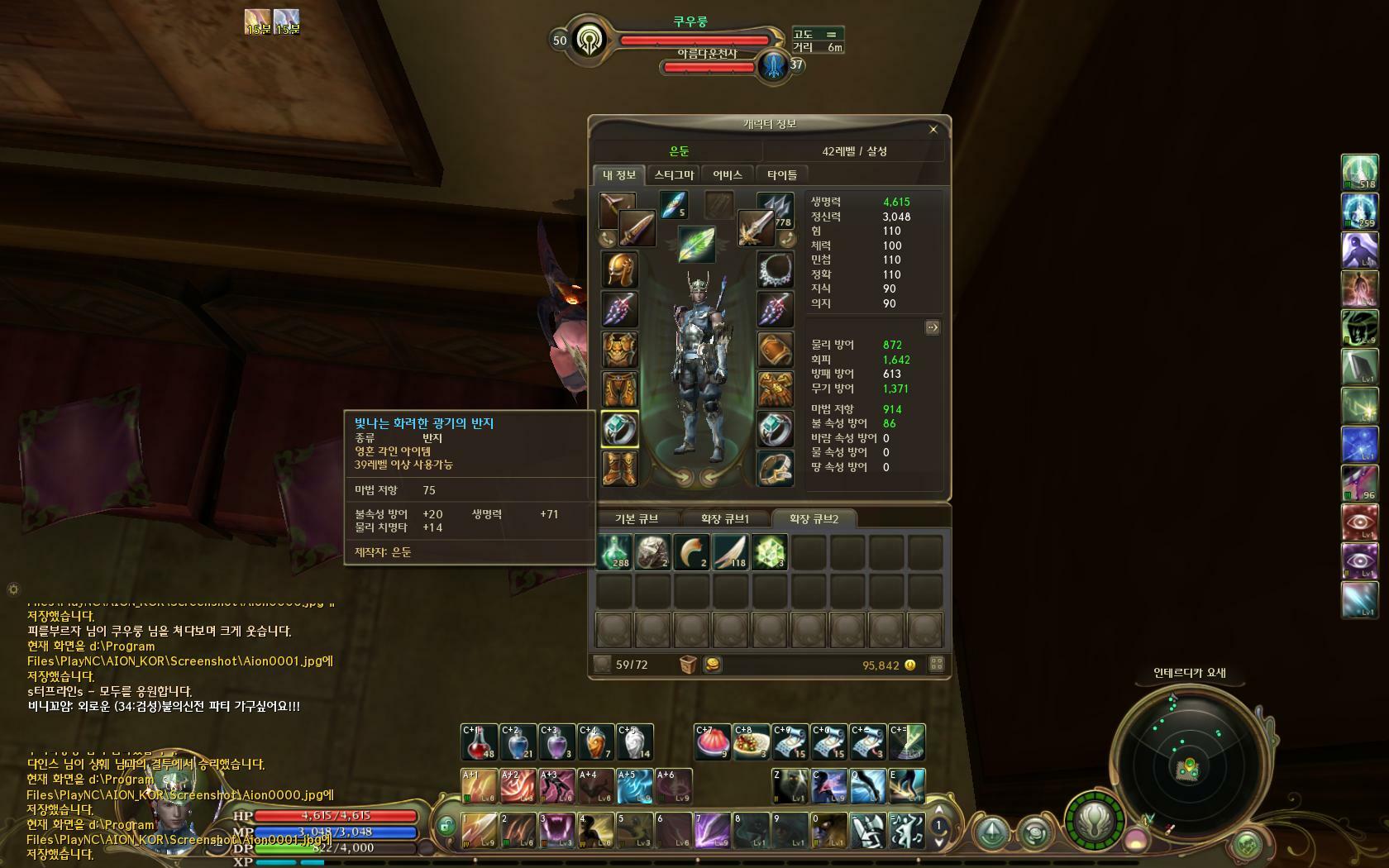Use the red potion on the hotbar

point(479,742)
